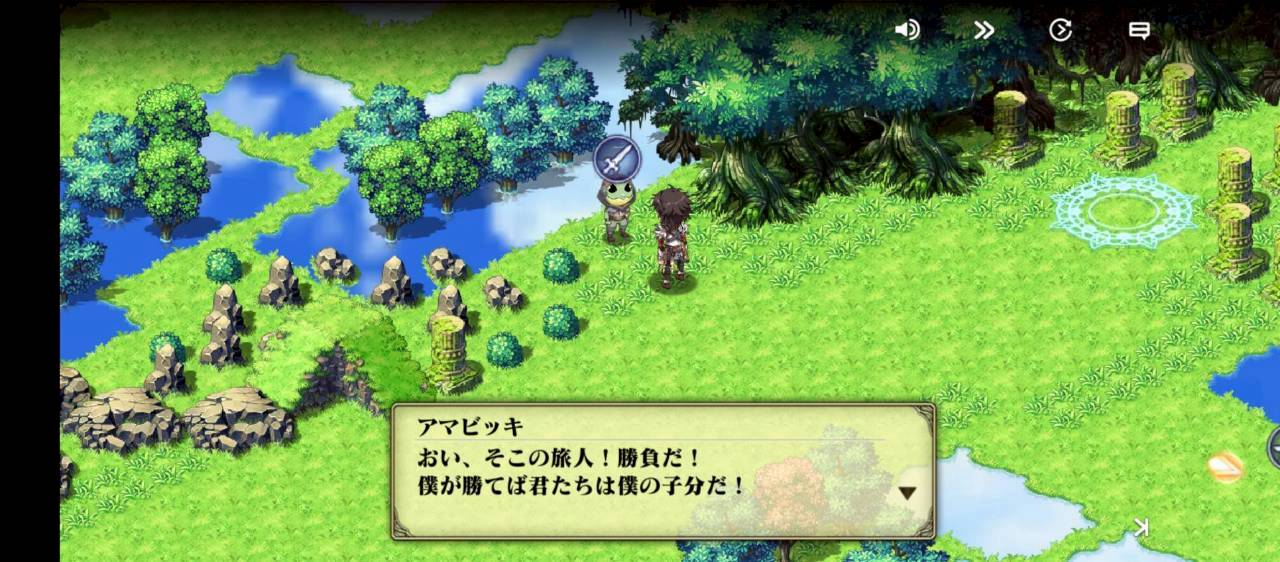
Task: Enable auto-play with the circular arrow icon
Action: pos(1060,30)
